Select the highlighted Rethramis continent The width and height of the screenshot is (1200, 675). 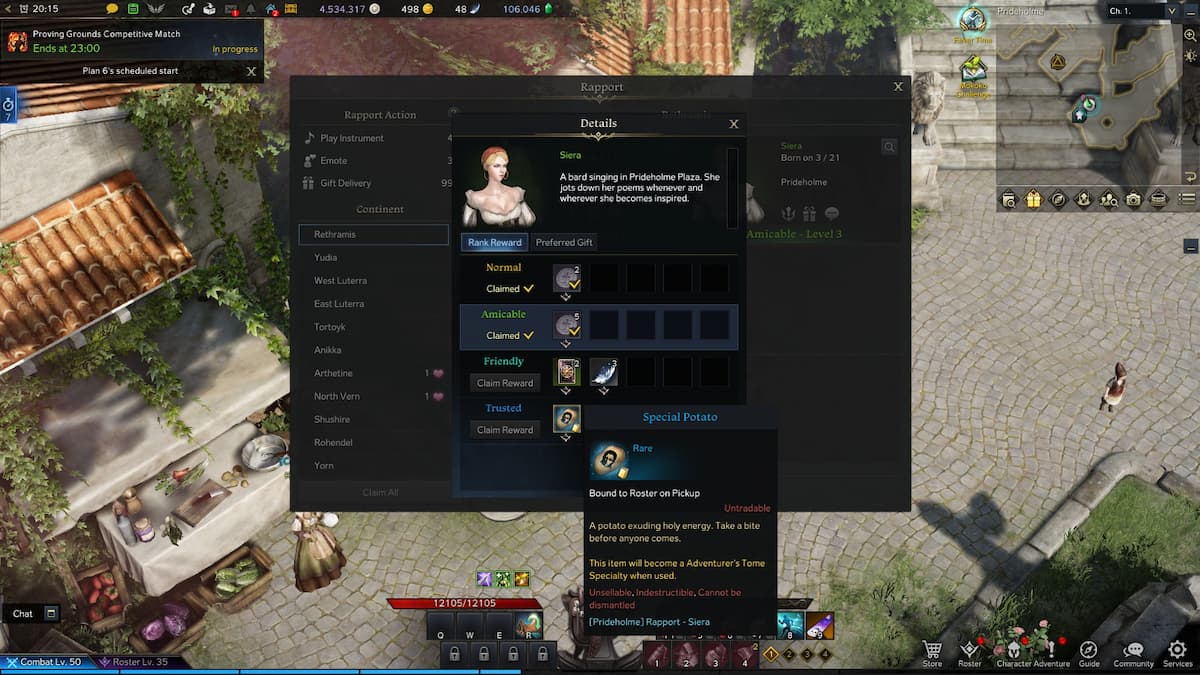point(373,234)
